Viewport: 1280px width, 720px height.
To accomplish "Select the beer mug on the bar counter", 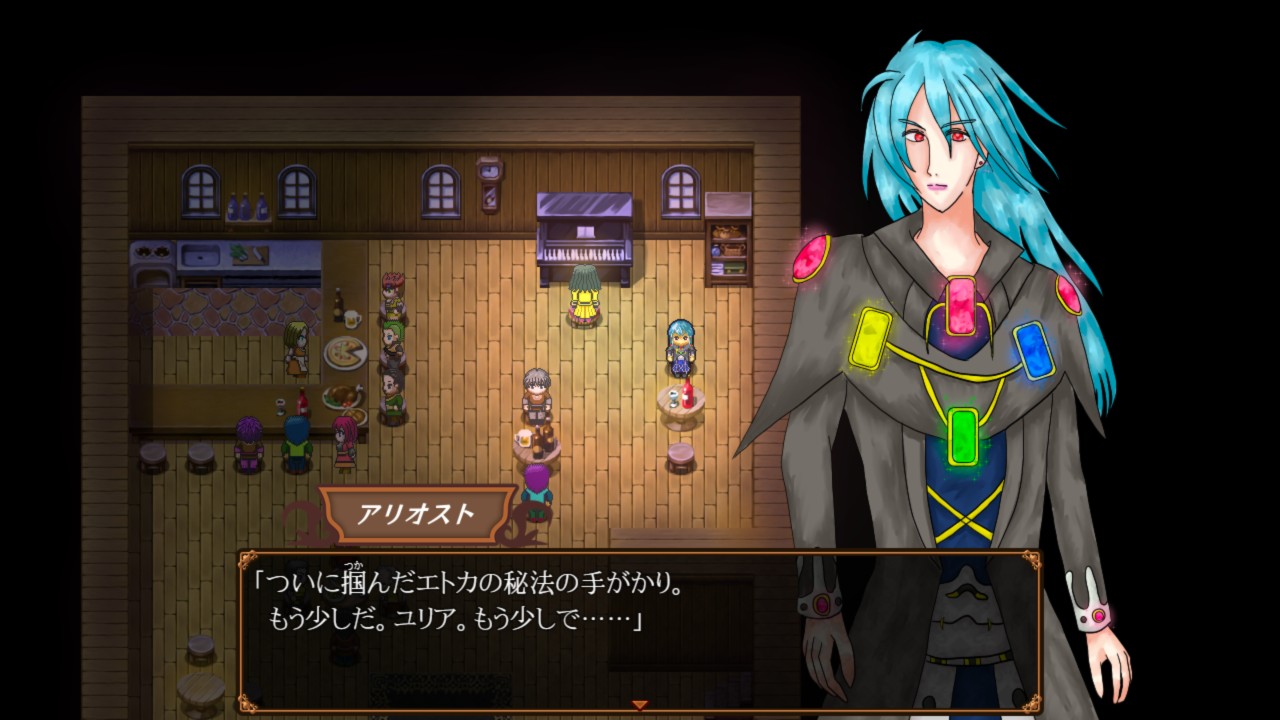I will point(351,317).
